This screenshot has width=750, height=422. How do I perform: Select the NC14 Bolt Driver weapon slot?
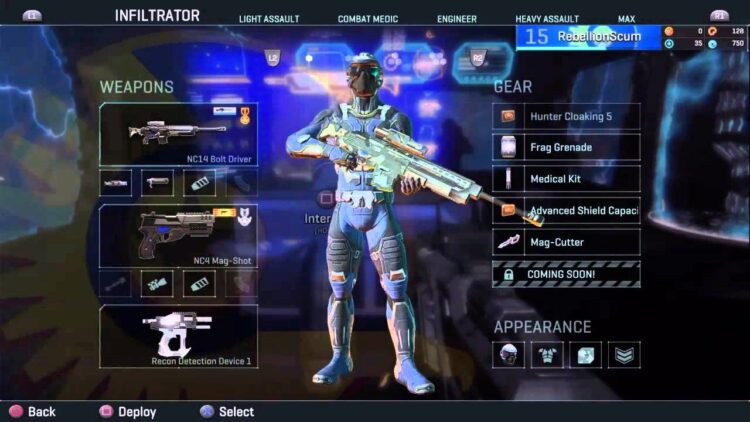tap(178, 135)
